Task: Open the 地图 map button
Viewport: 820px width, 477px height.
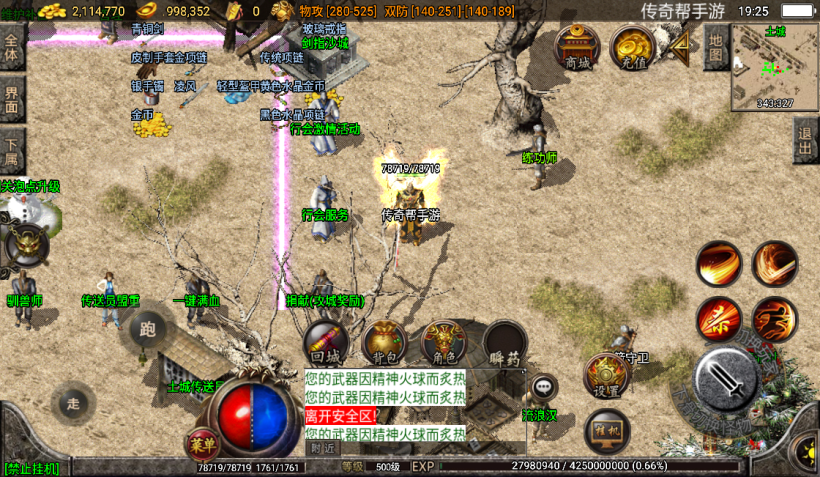Action: [715, 48]
